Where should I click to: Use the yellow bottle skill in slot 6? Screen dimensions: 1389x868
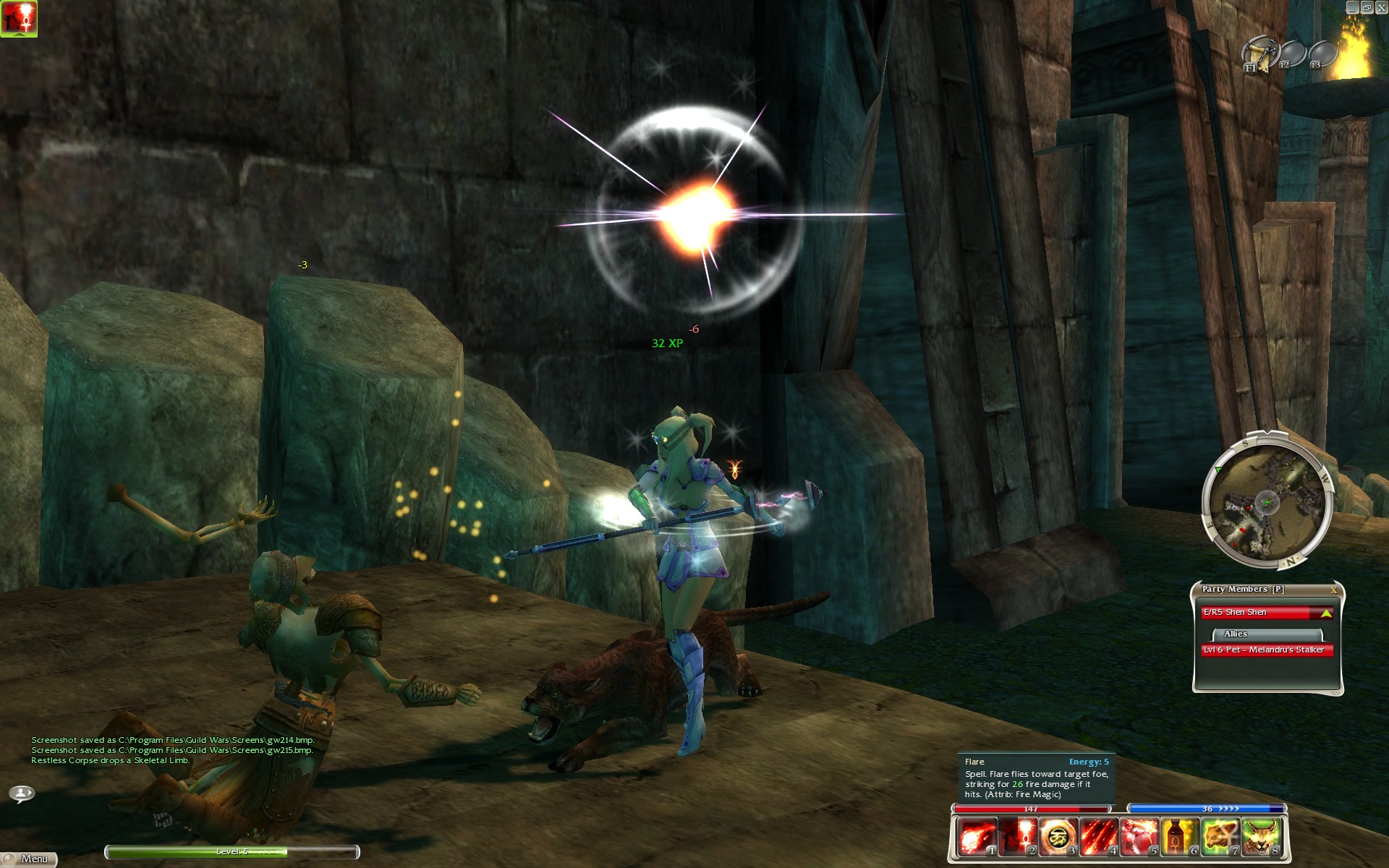[x=1180, y=838]
